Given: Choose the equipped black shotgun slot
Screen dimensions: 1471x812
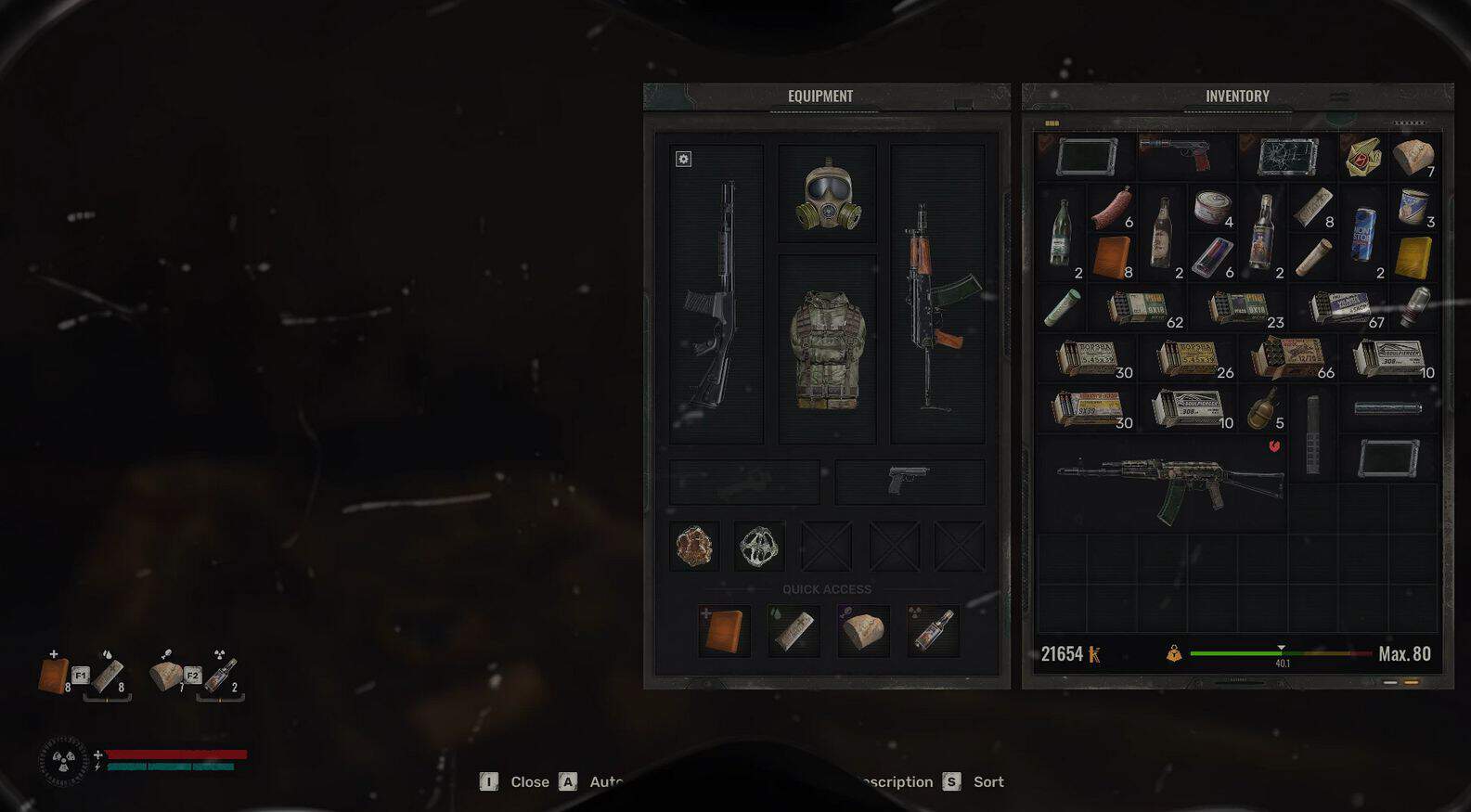Looking at the screenshot, I should [x=716, y=295].
